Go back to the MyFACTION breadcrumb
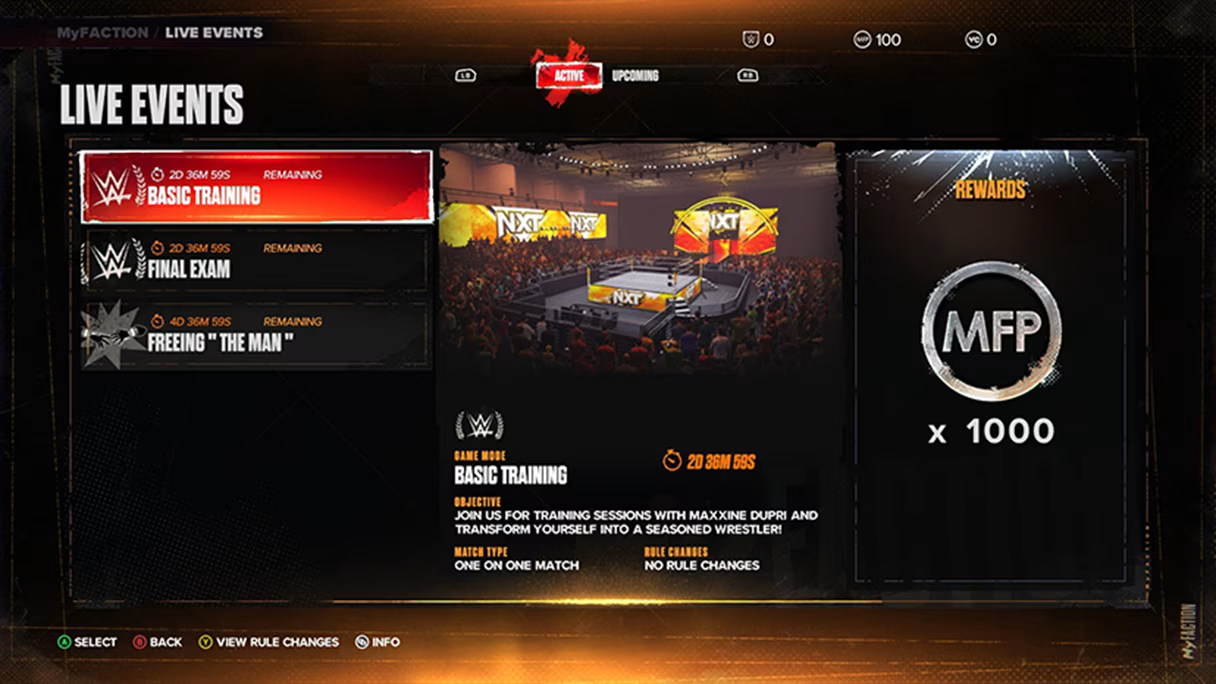 point(102,32)
